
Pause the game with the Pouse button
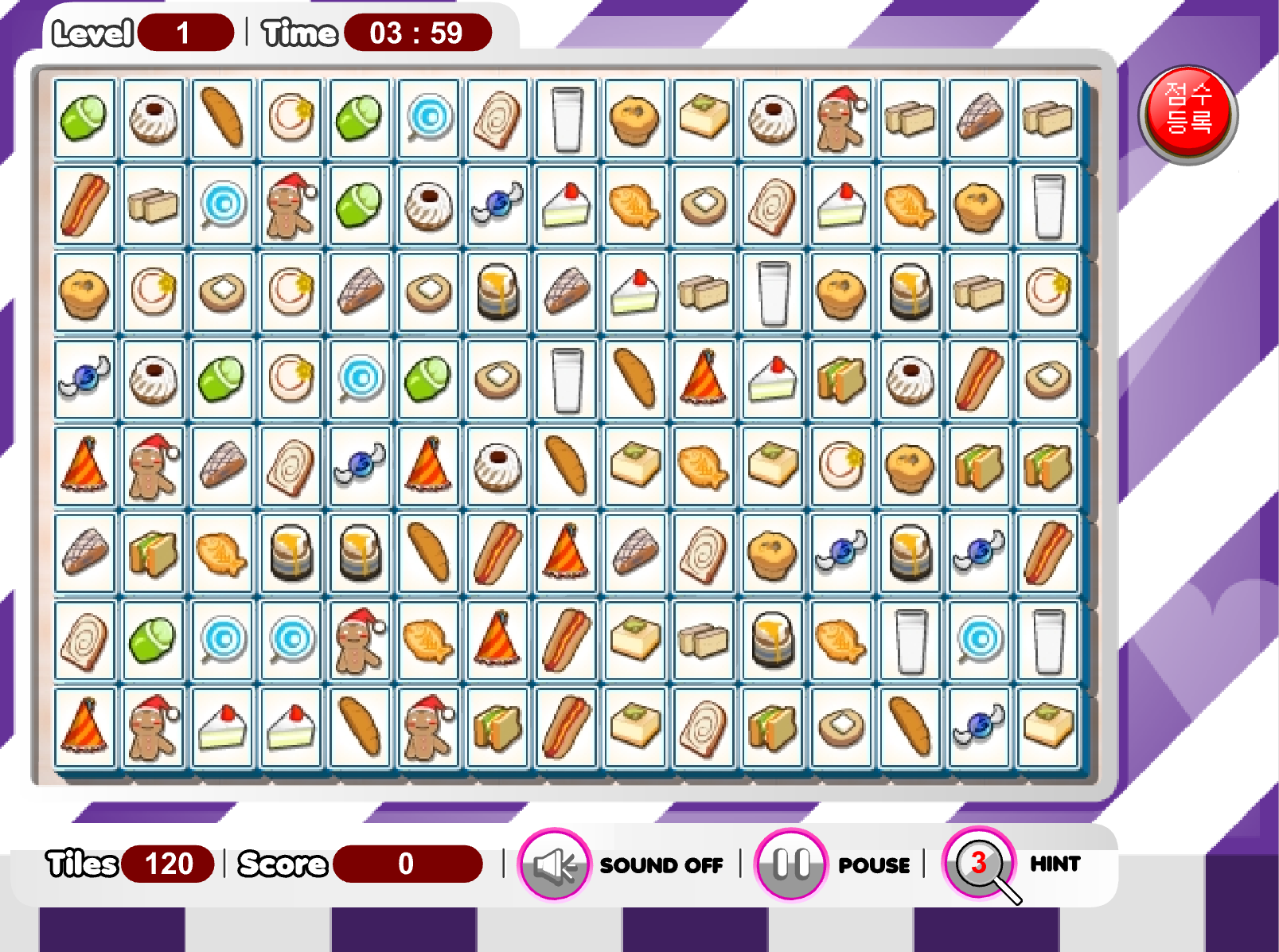coord(790,864)
